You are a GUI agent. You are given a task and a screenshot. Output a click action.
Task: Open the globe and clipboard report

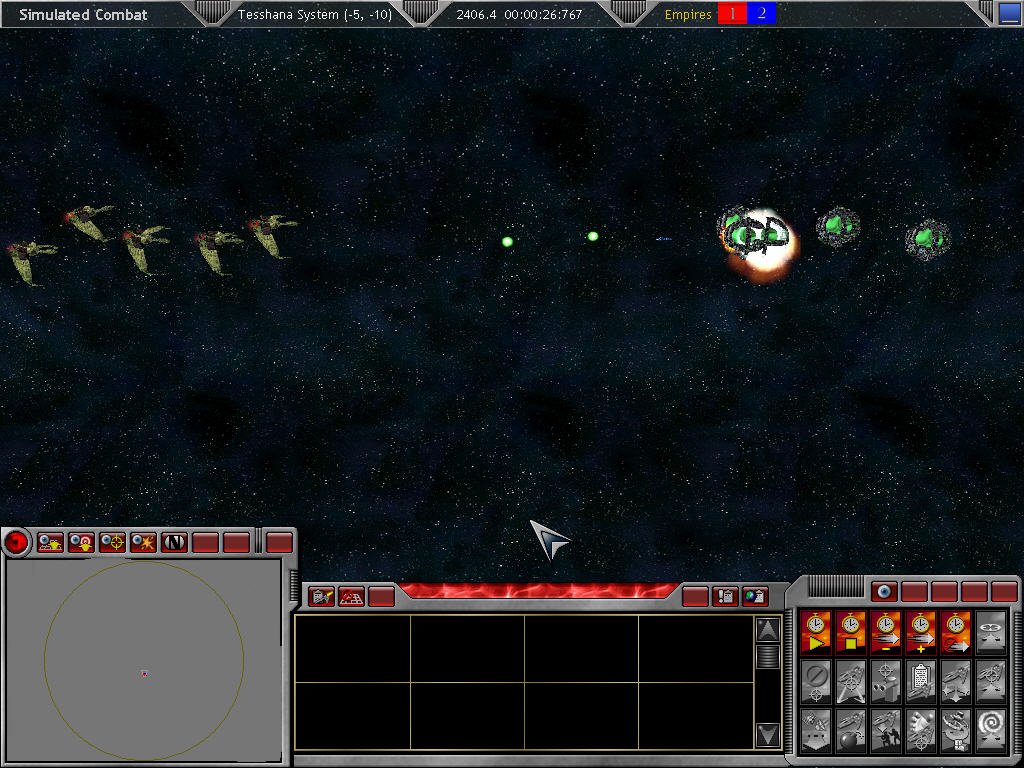[756, 597]
